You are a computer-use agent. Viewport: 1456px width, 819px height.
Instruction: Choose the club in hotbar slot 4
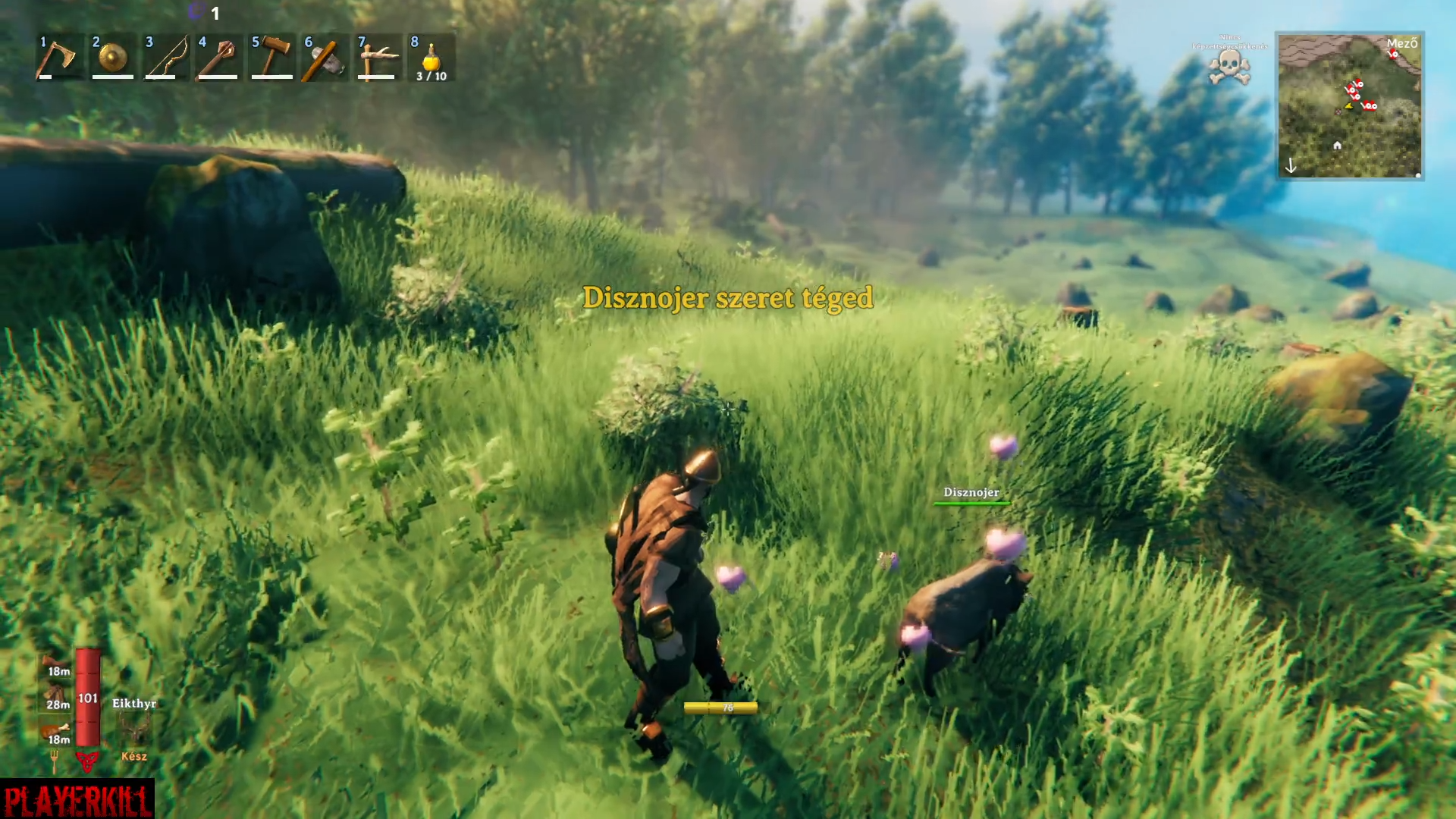pos(218,58)
